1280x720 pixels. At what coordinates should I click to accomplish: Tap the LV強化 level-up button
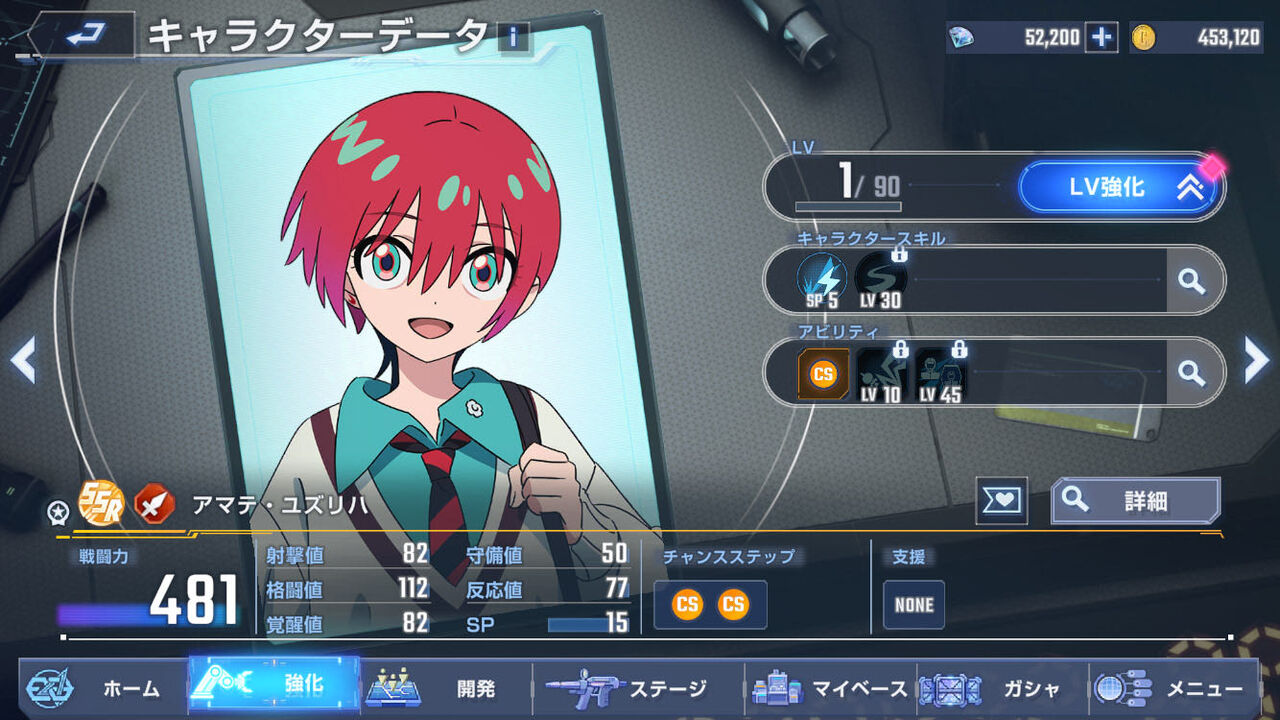point(1120,187)
